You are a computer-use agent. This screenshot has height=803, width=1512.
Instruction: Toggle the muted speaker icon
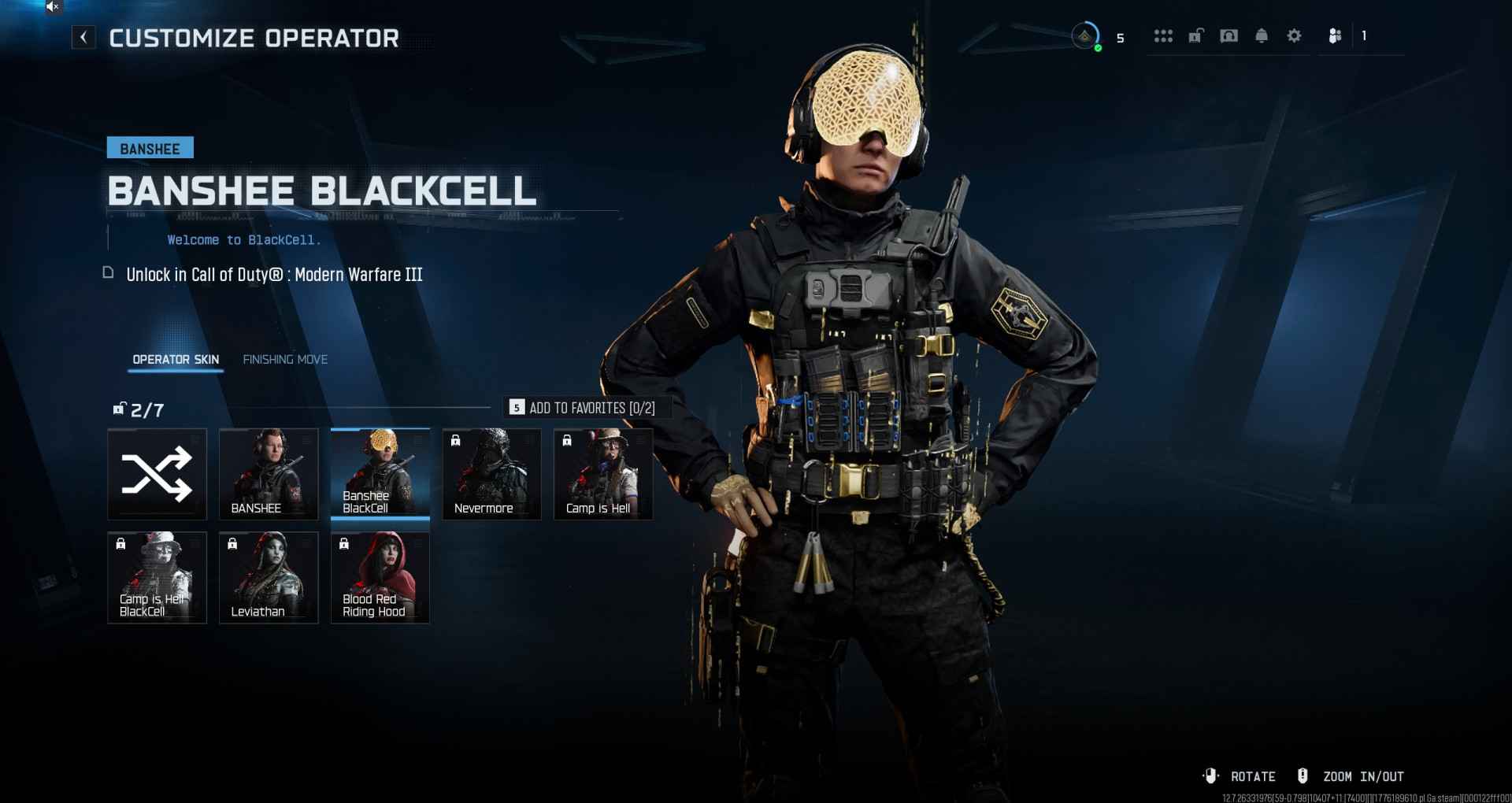tap(53, 7)
